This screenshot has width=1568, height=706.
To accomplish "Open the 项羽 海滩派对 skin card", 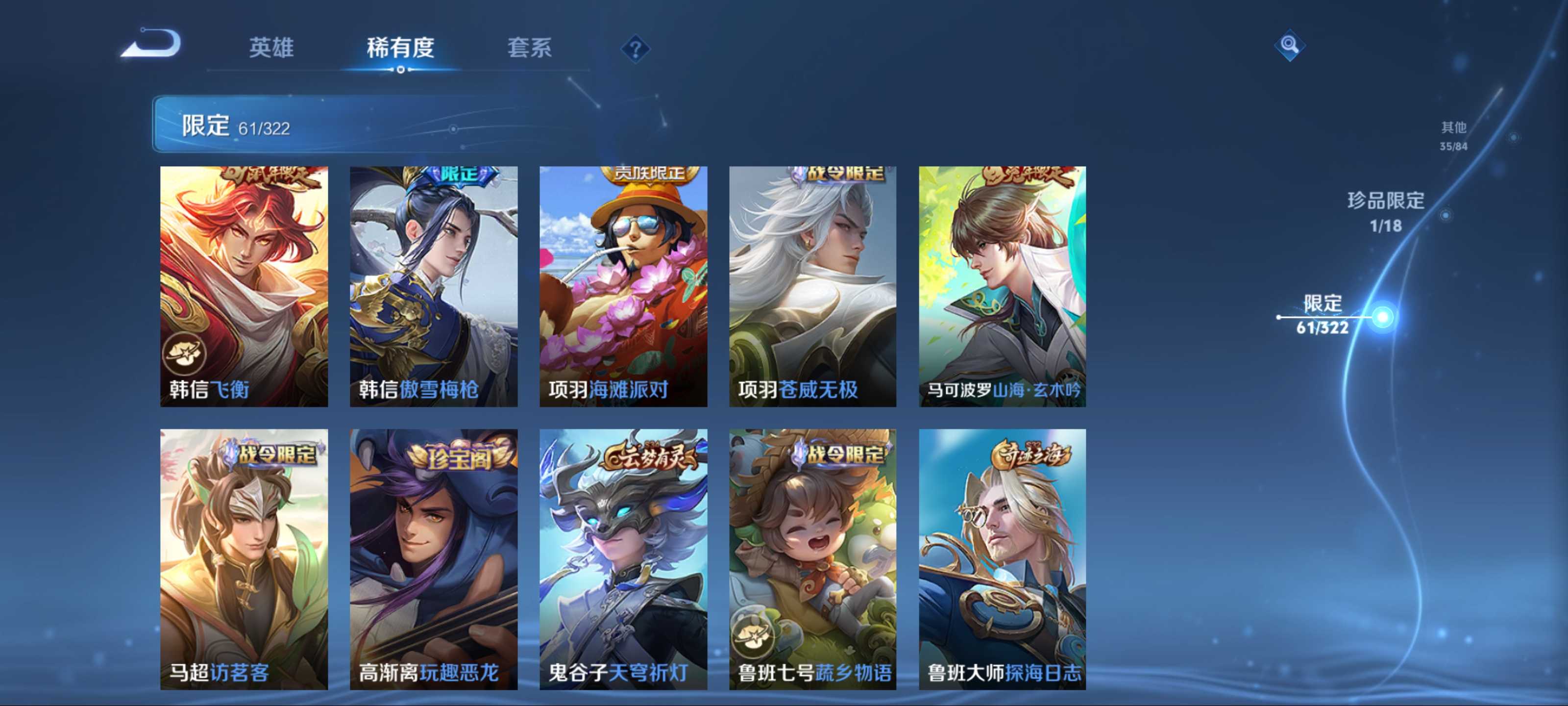I will tap(623, 286).
